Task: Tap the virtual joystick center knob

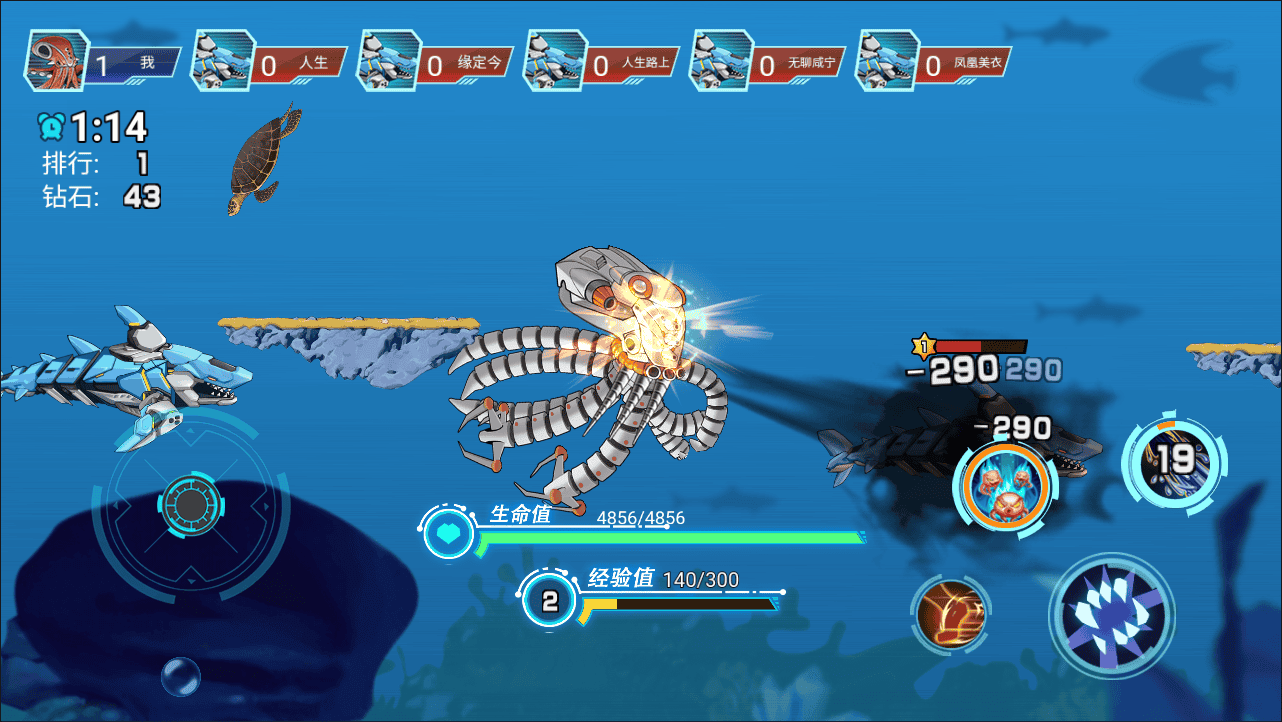Action: (190, 501)
